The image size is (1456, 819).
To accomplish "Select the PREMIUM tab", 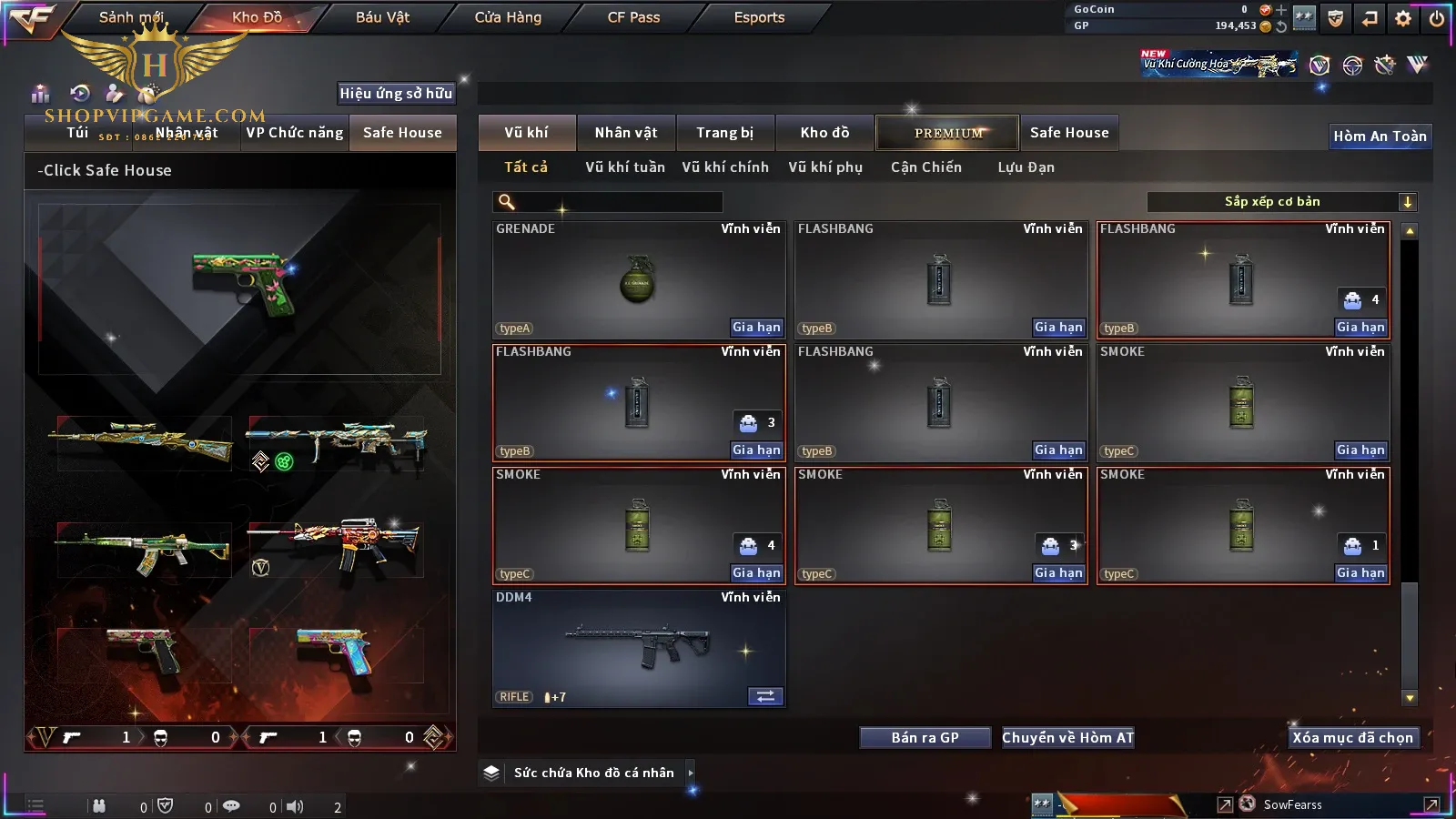I will point(947,133).
